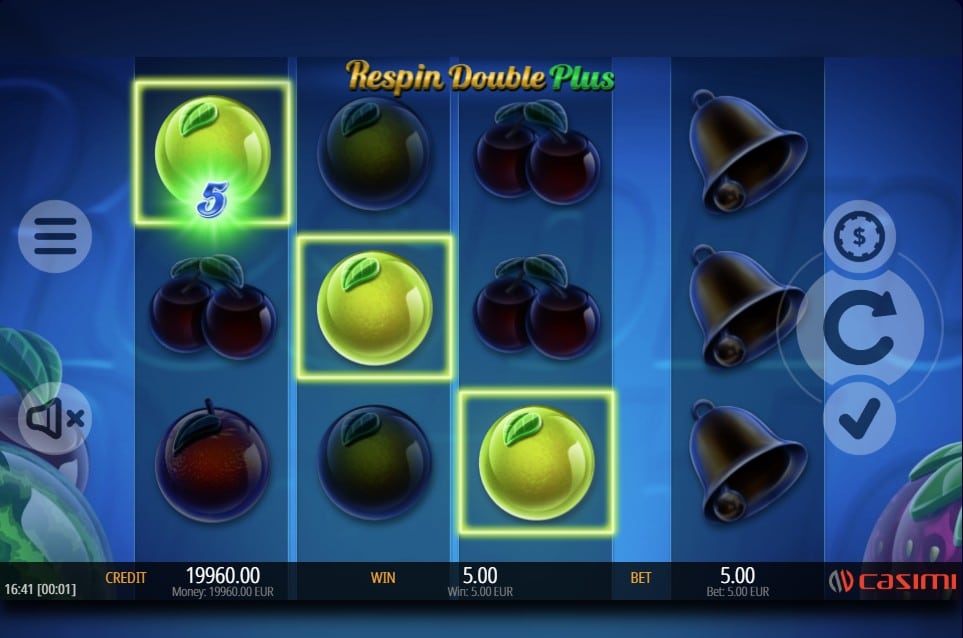The width and height of the screenshot is (963, 638).
Task: Open the hamburger menu
Action: [55, 236]
